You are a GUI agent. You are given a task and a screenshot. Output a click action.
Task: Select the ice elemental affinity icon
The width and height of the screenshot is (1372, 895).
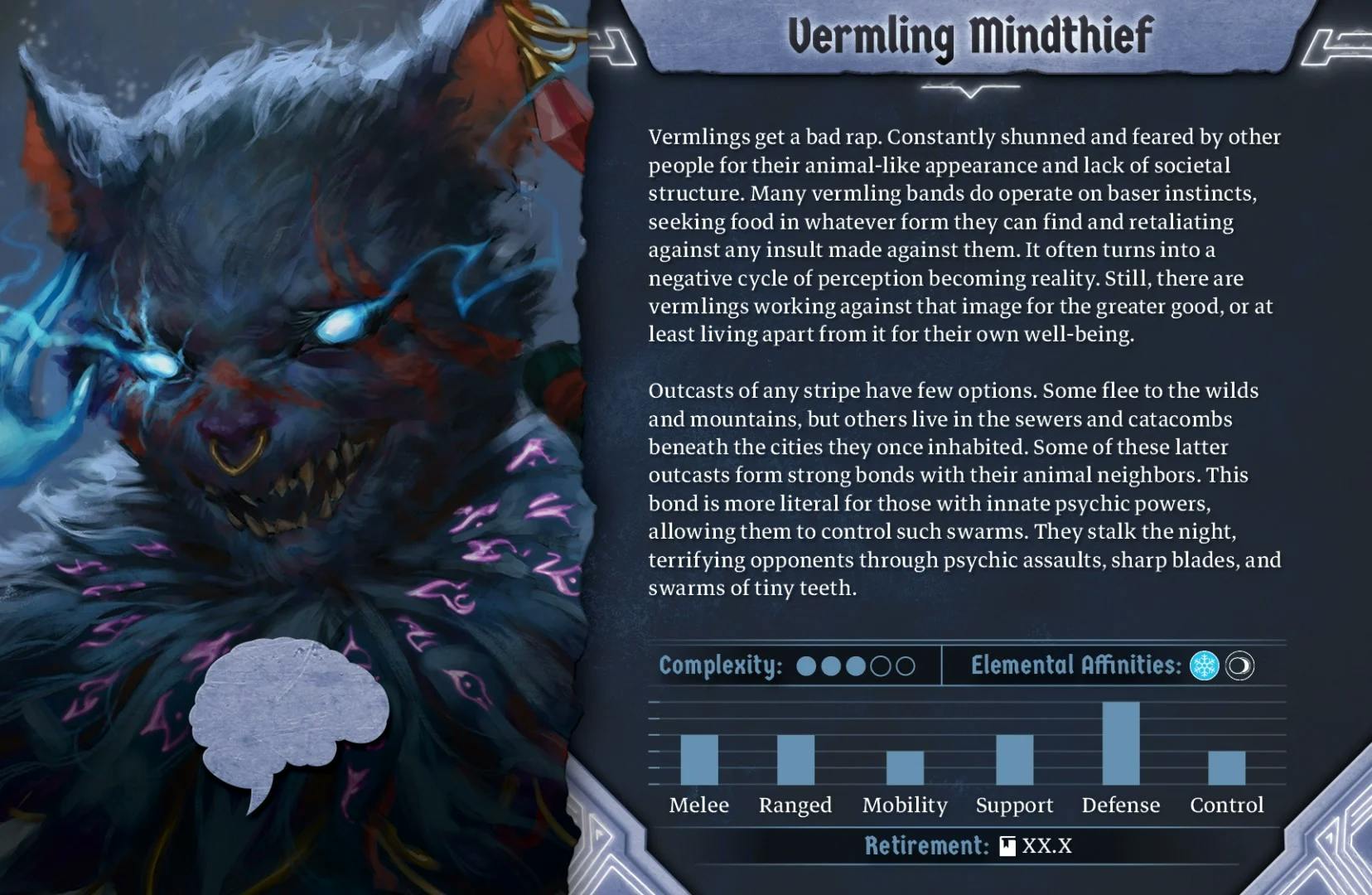[x=1204, y=665]
